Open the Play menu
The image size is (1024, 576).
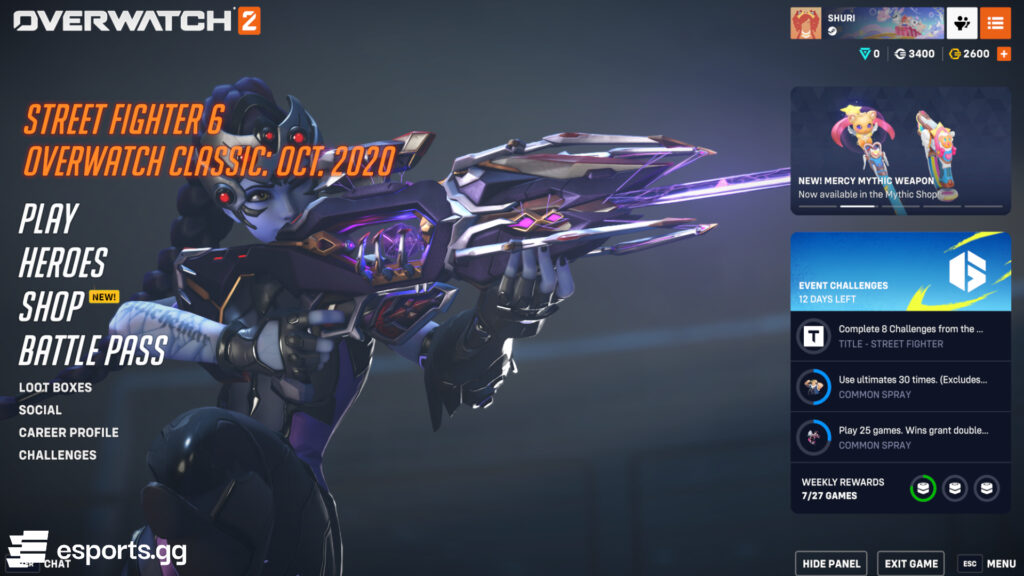point(48,219)
